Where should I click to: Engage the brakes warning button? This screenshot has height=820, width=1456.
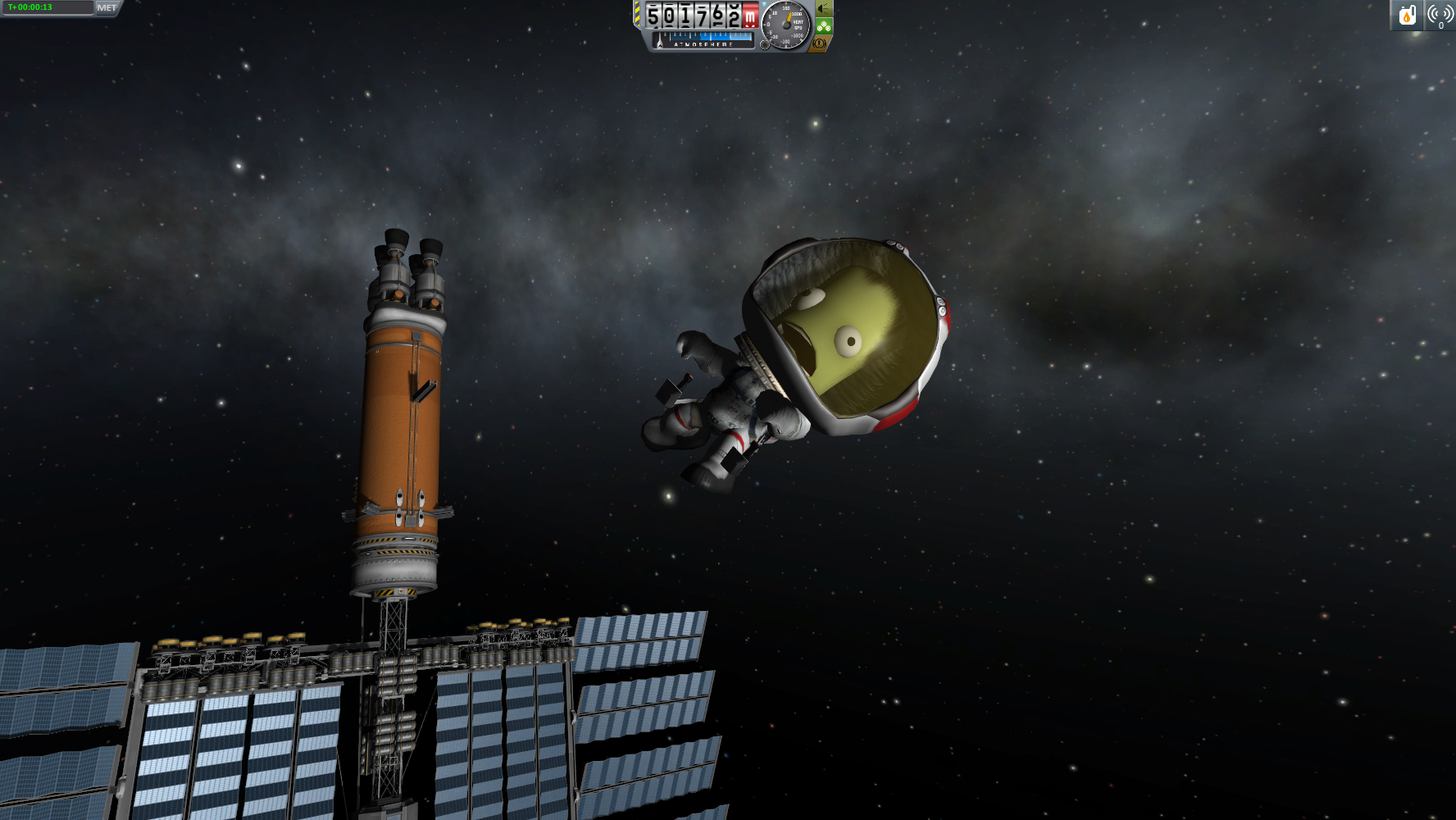pos(819,43)
